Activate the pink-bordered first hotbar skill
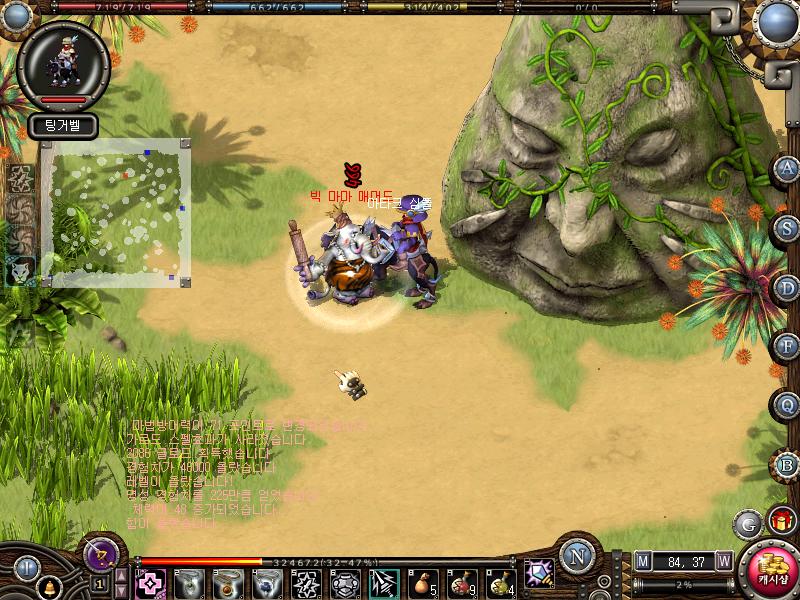 (x=151, y=582)
